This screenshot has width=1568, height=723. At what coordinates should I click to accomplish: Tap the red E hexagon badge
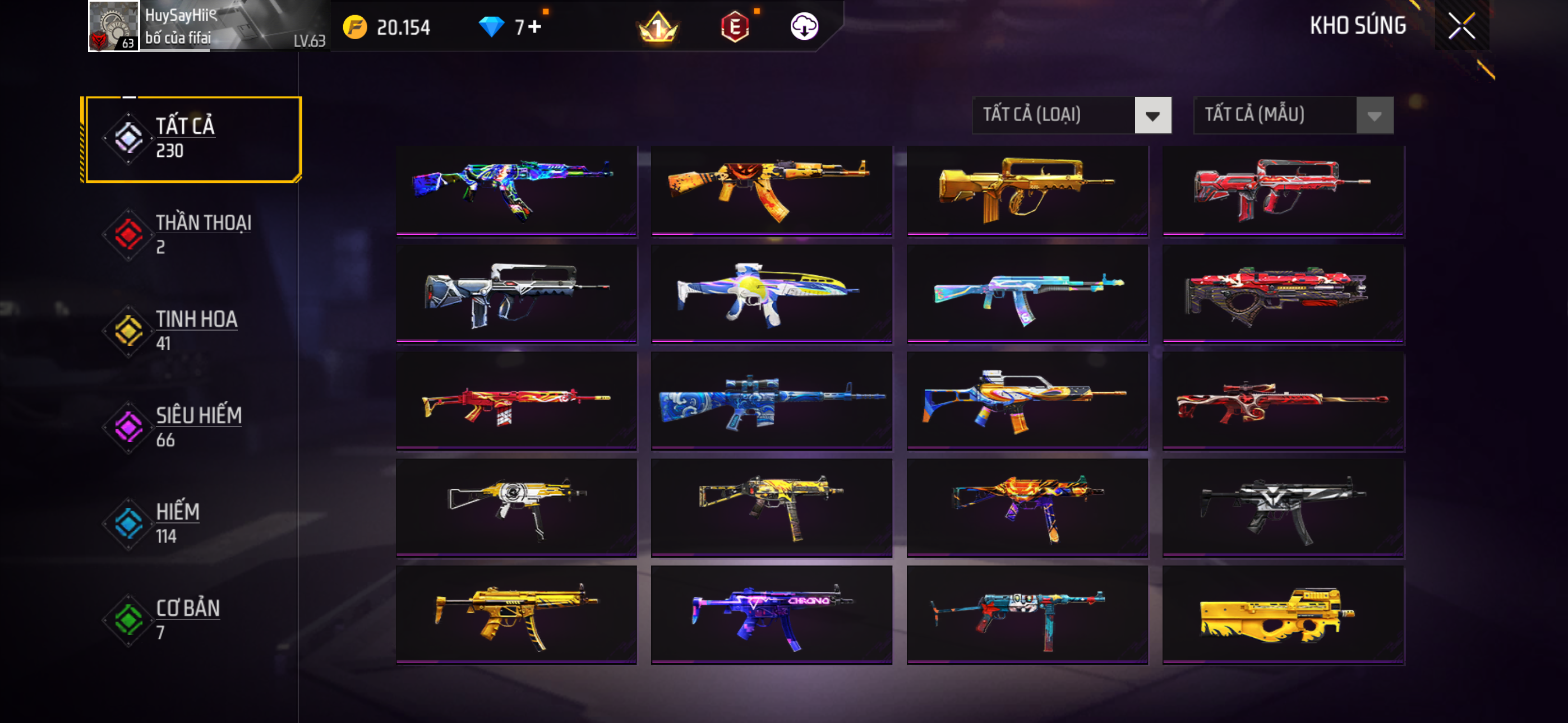[735, 27]
